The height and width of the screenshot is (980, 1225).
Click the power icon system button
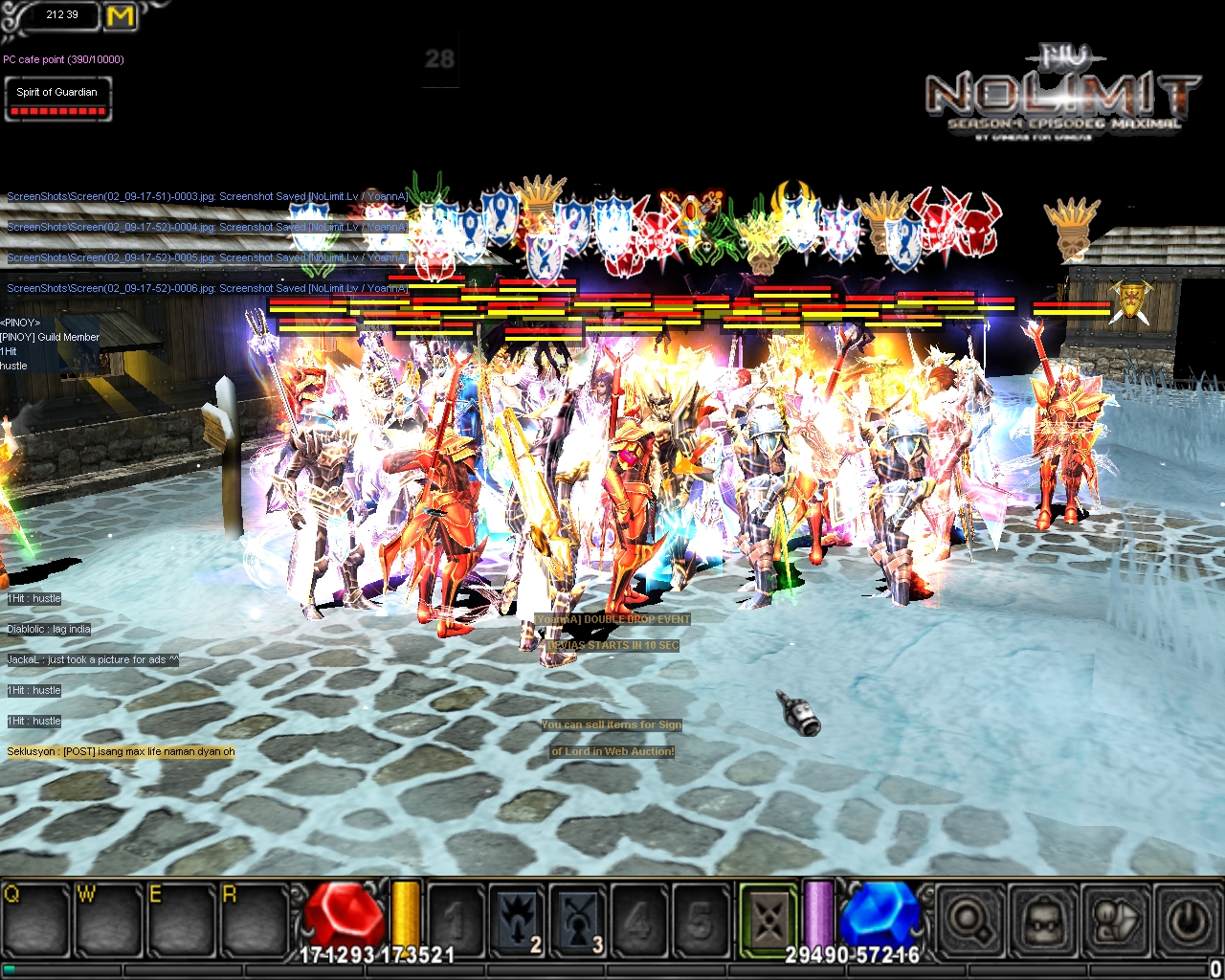click(1188, 921)
